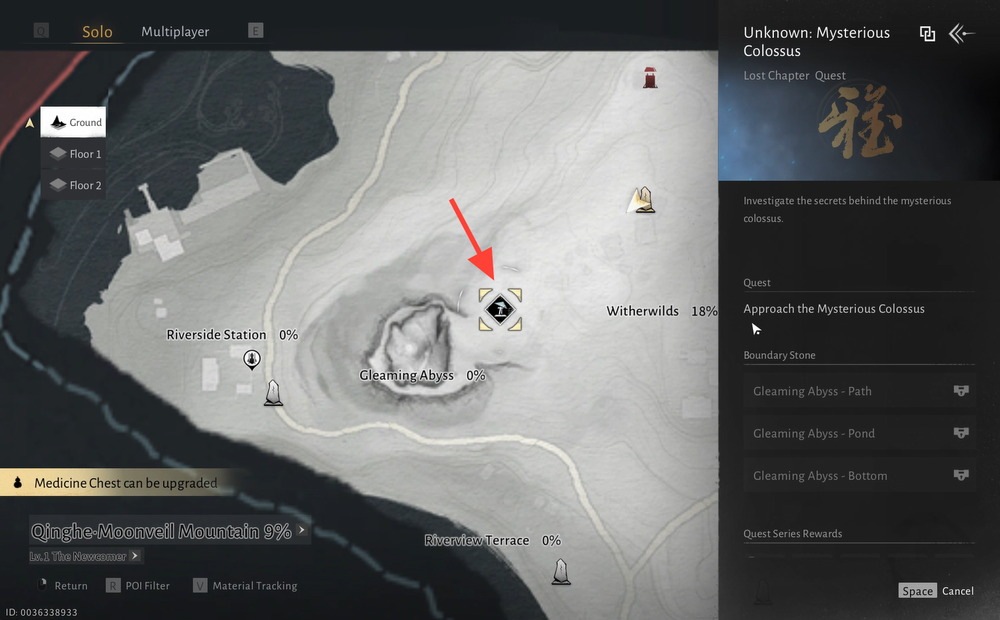Click the overlapping squares icon in quest header
The image size is (1000, 620).
pyautogui.click(x=927, y=34)
